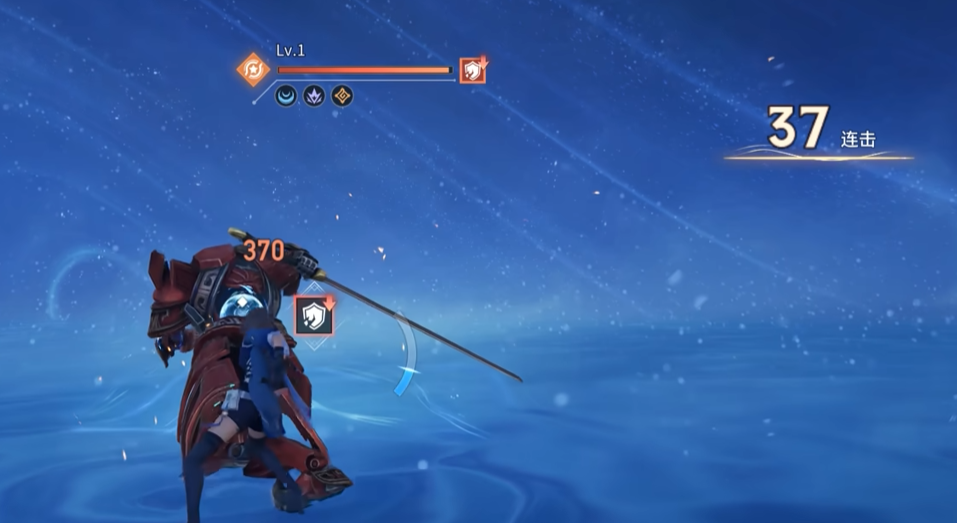Click the shield debuff icon capping the health bar
The height and width of the screenshot is (523, 957).
(472, 70)
